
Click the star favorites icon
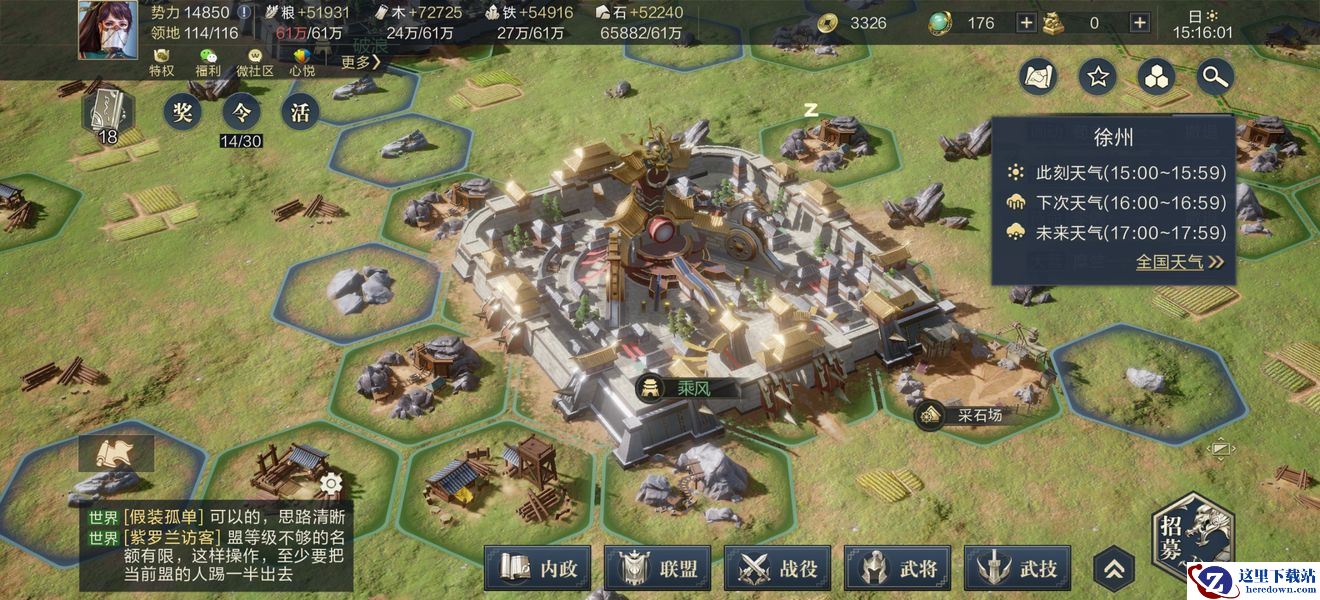[1098, 76]
